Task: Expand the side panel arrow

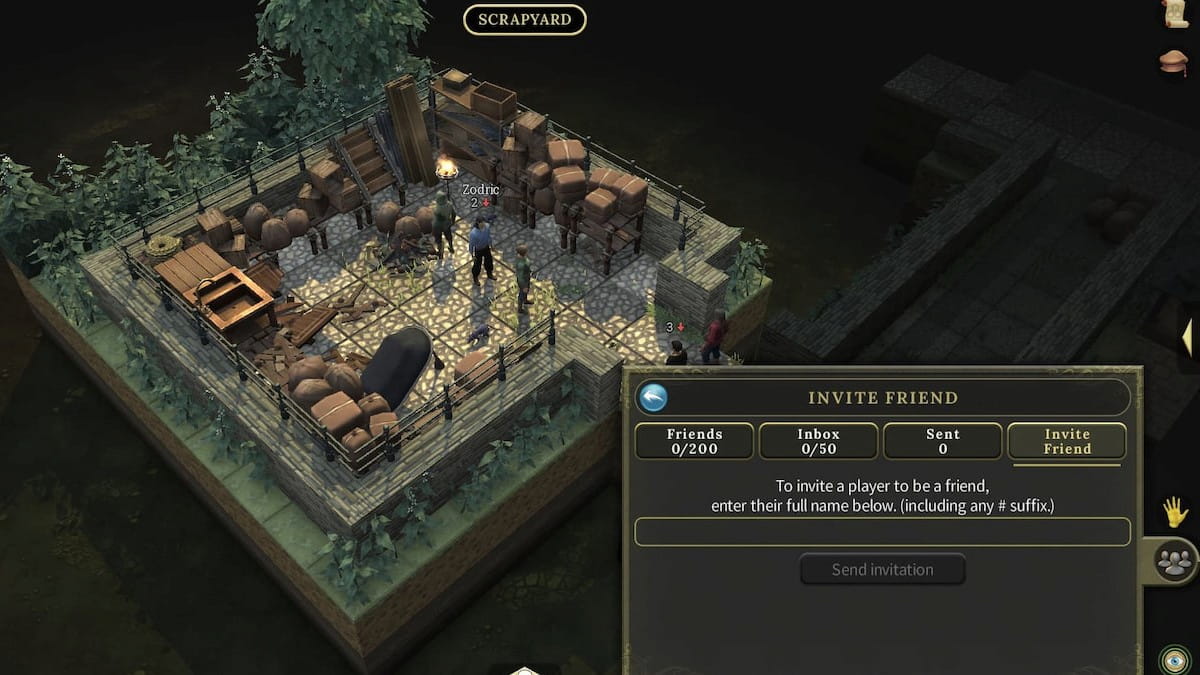Action: tap(1187, 338)
